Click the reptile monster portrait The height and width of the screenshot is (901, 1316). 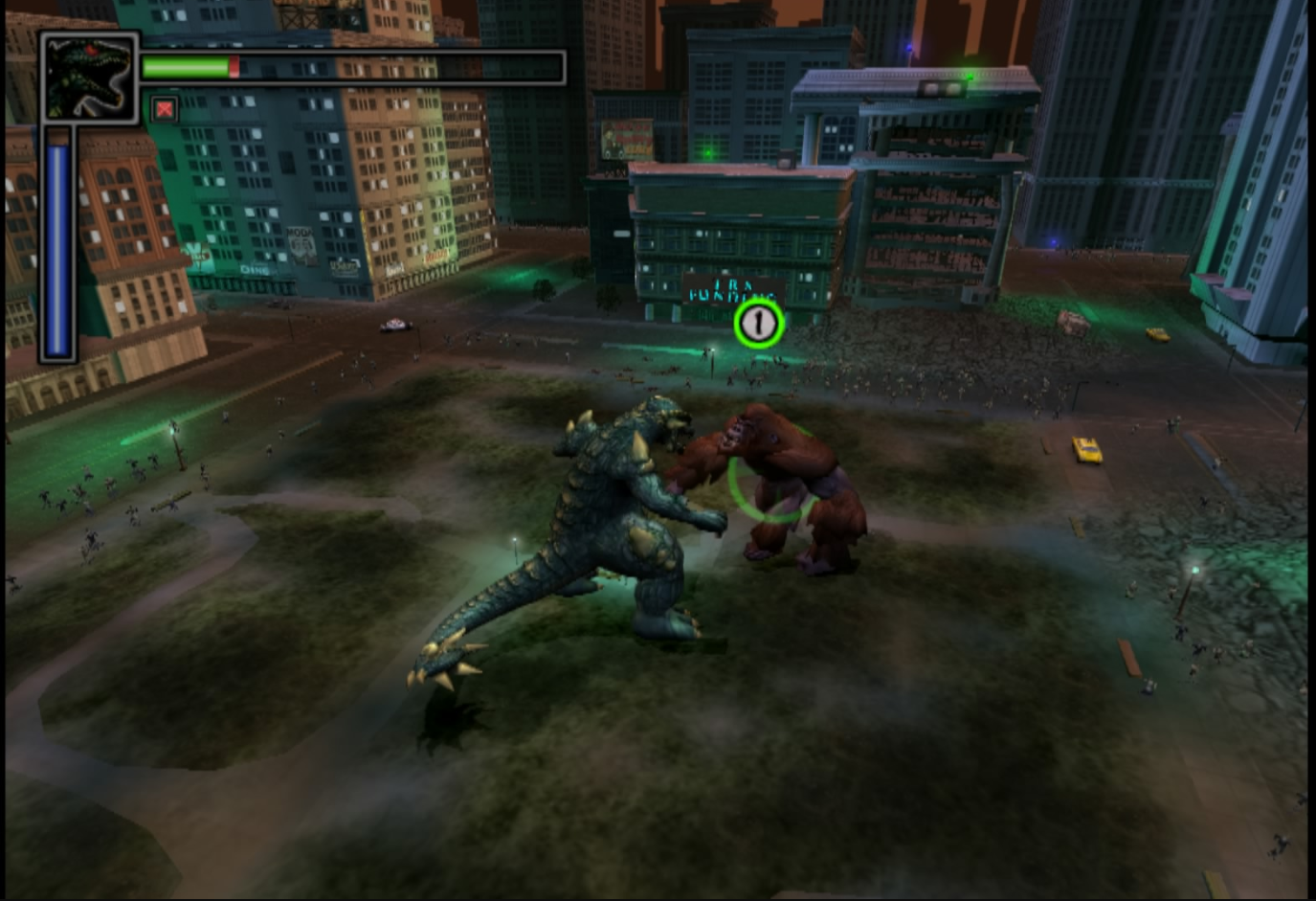pyautogui.click(x=89, y=78)
